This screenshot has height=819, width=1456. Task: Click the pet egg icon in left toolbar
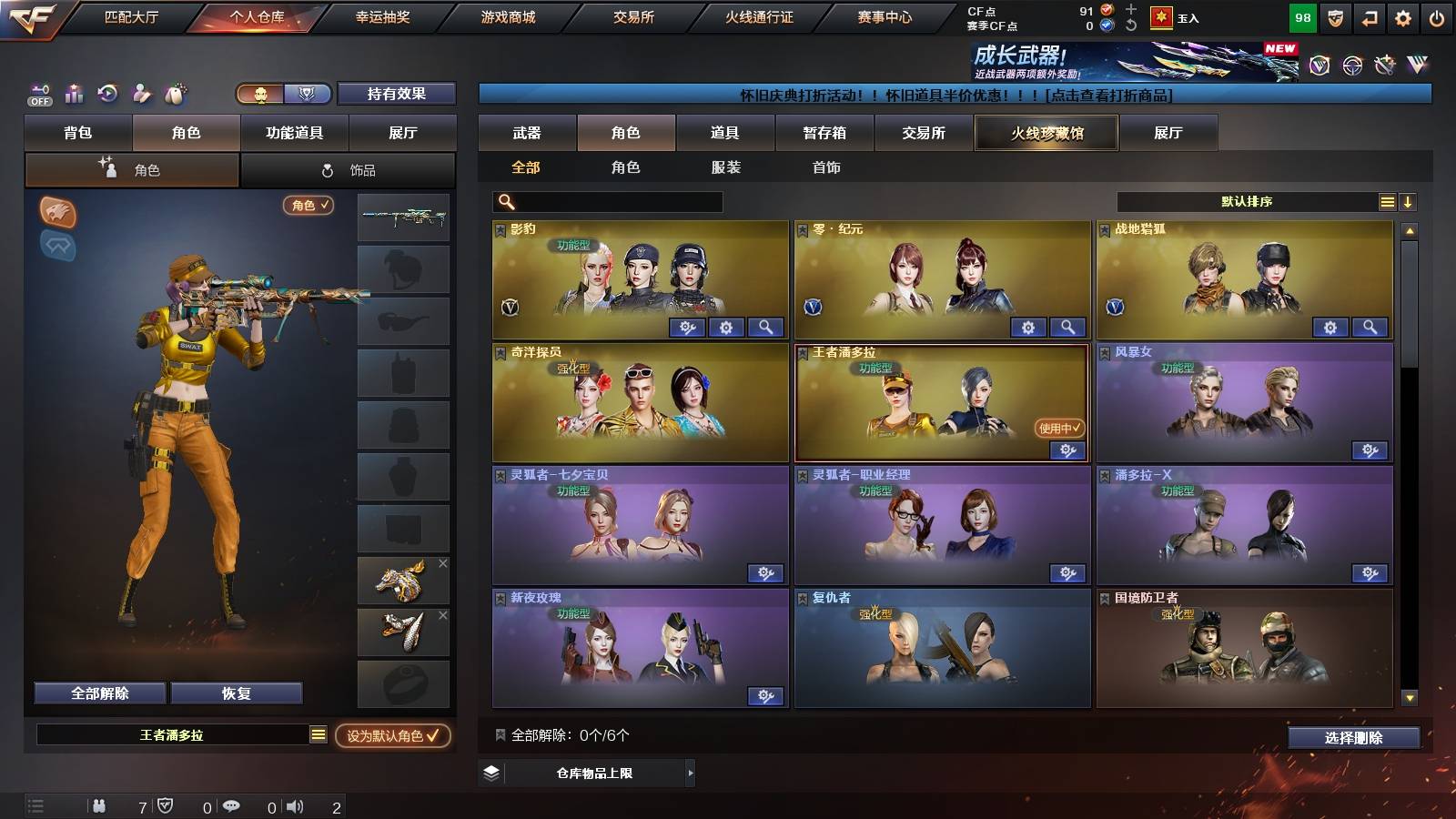click(174, 94)
